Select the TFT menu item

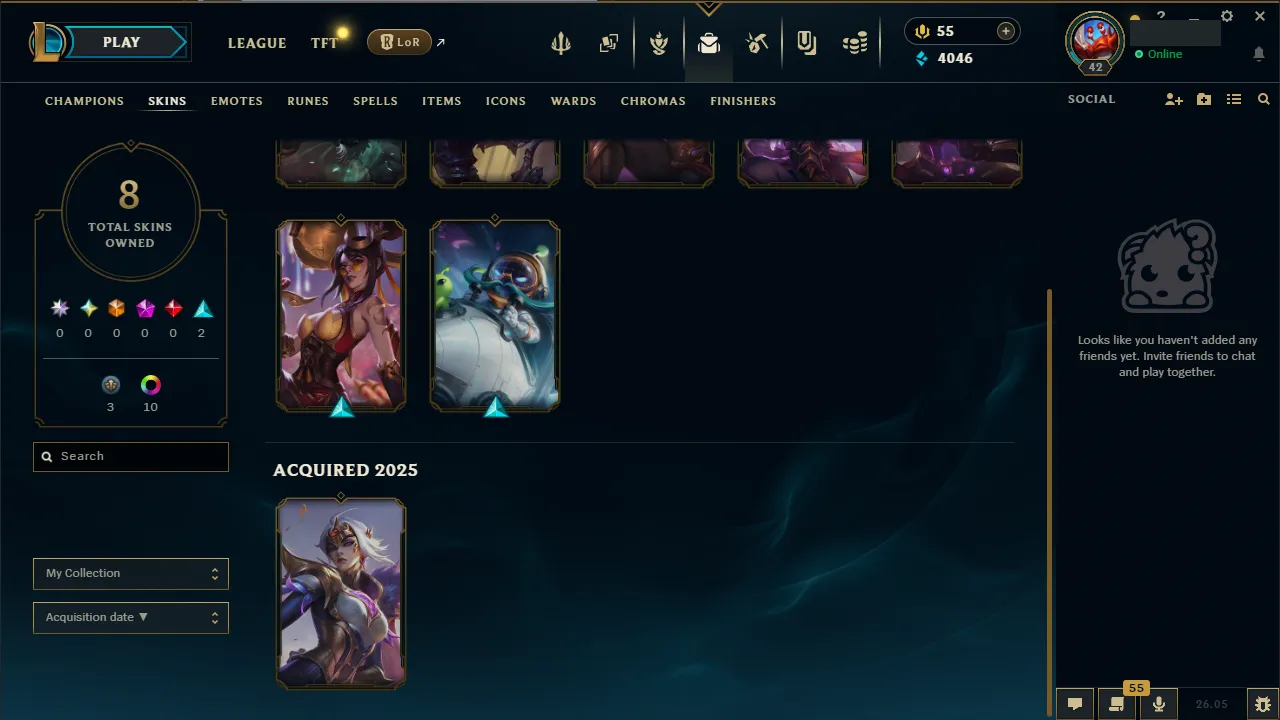click(324, 43)
